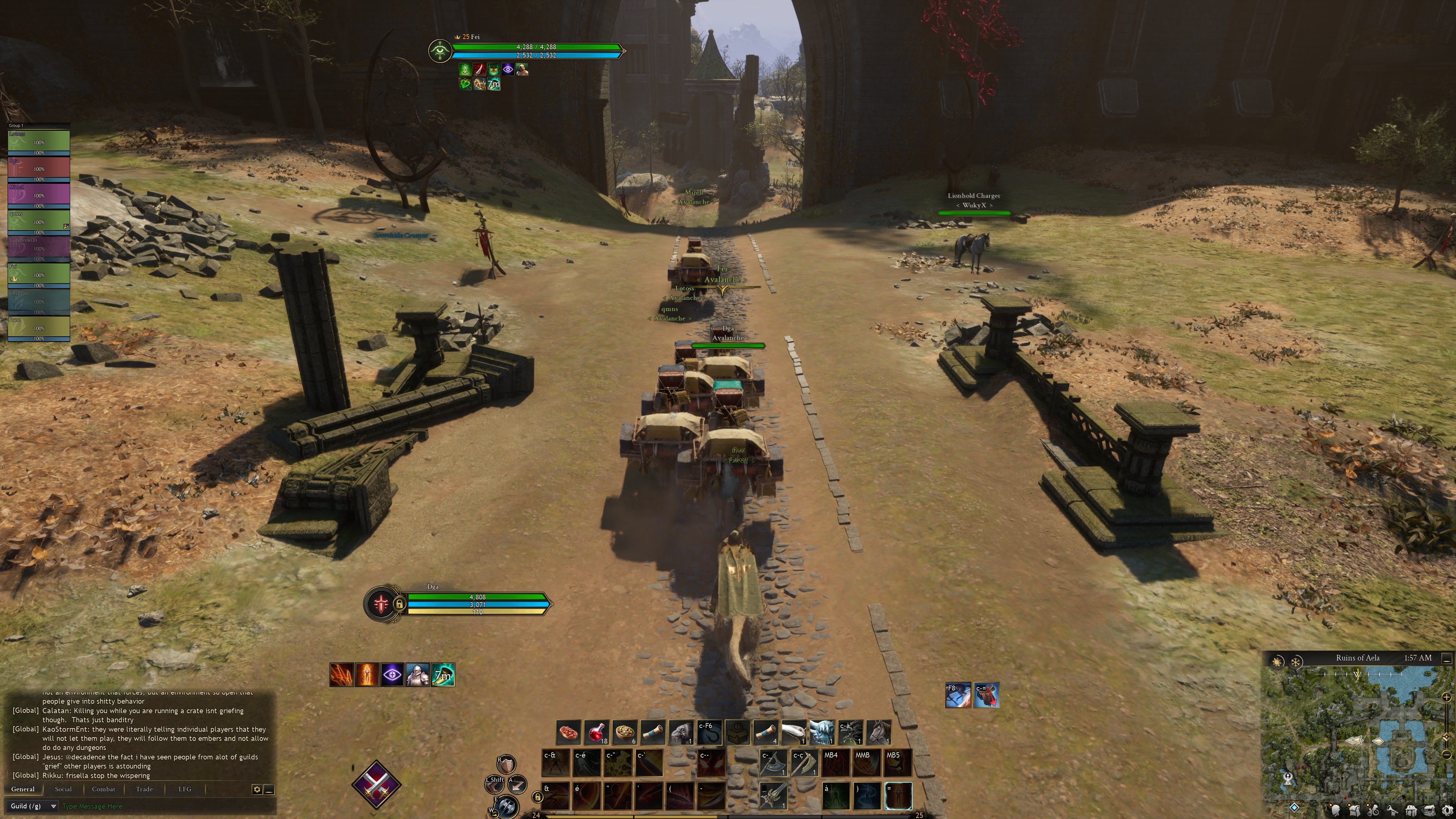1456x819 pixels.
Task: Minimize the Ruins of Aela minimap
Action: pos(1447,659)
